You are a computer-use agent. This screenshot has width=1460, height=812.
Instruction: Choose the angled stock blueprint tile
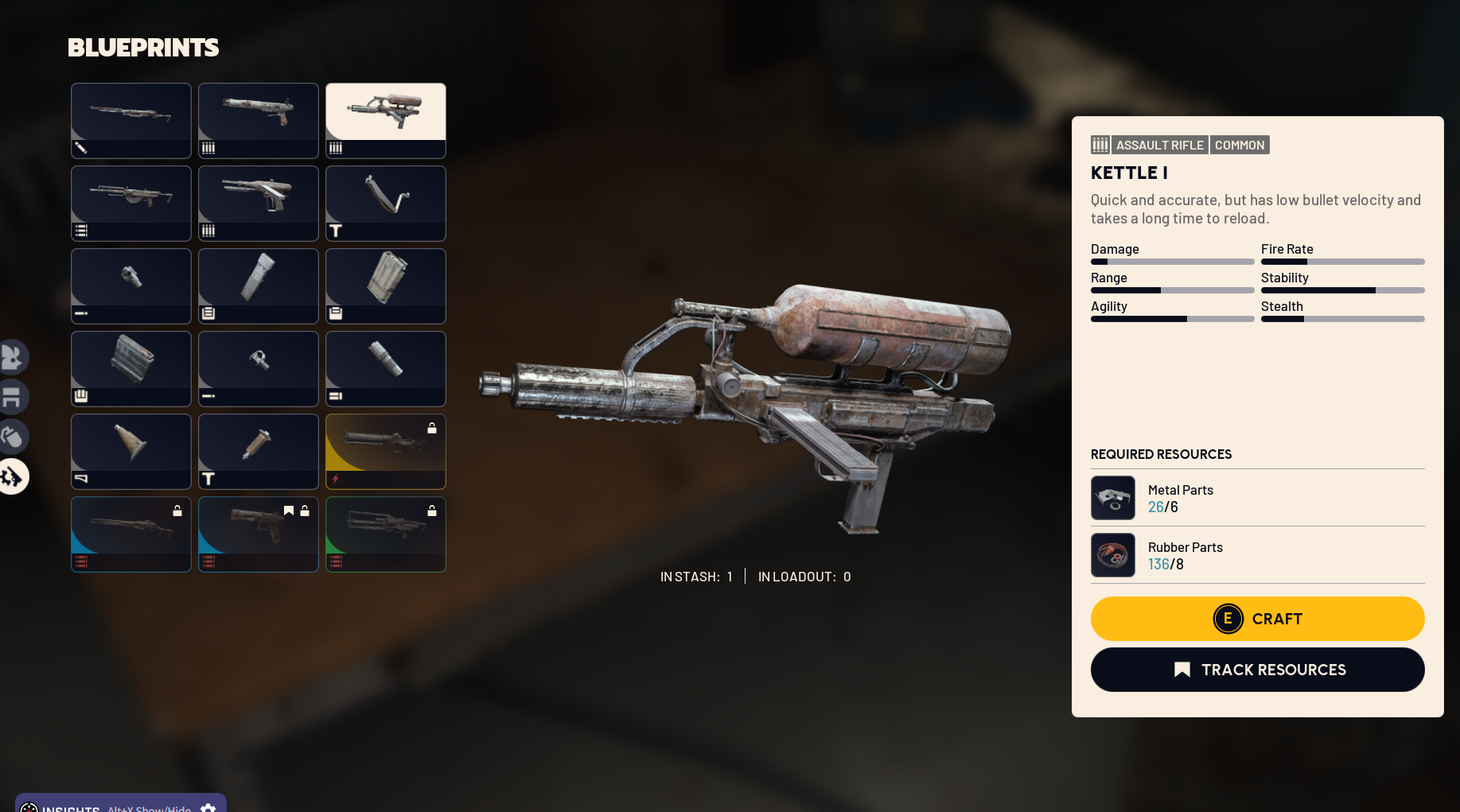click(386, 203)
